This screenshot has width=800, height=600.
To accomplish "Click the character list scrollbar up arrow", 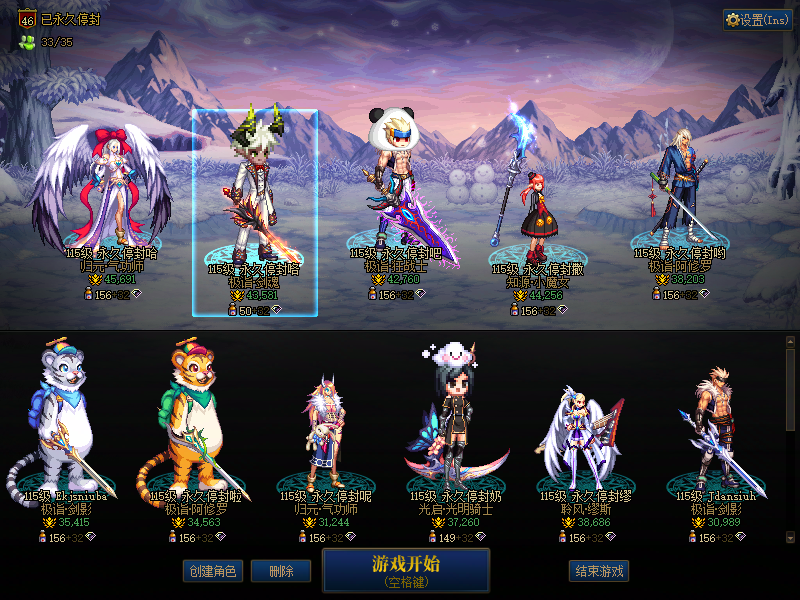I will click(x=791, y=342).
